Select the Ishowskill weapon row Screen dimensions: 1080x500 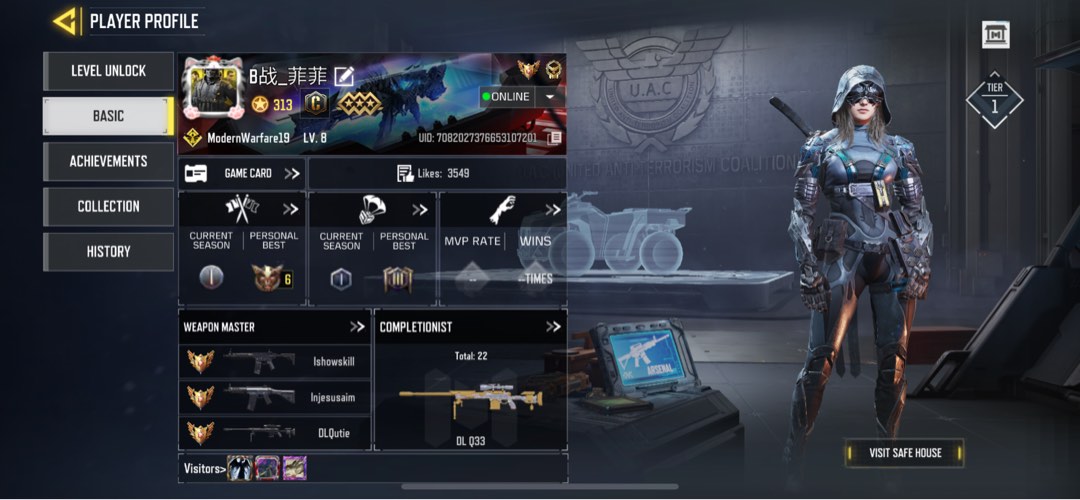(274, 361)
